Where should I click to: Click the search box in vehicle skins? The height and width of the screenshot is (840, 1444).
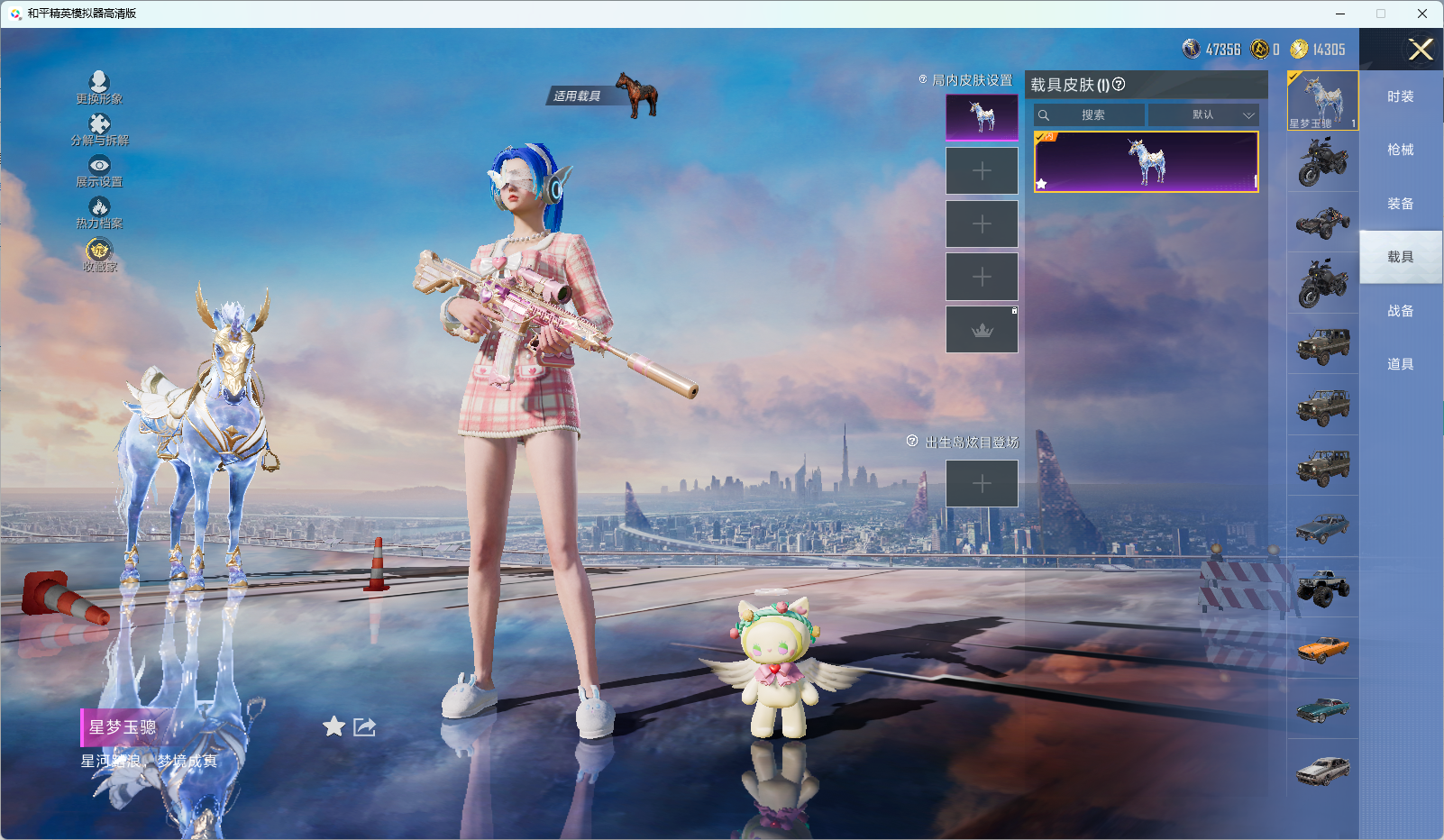tap(1092, 115)
